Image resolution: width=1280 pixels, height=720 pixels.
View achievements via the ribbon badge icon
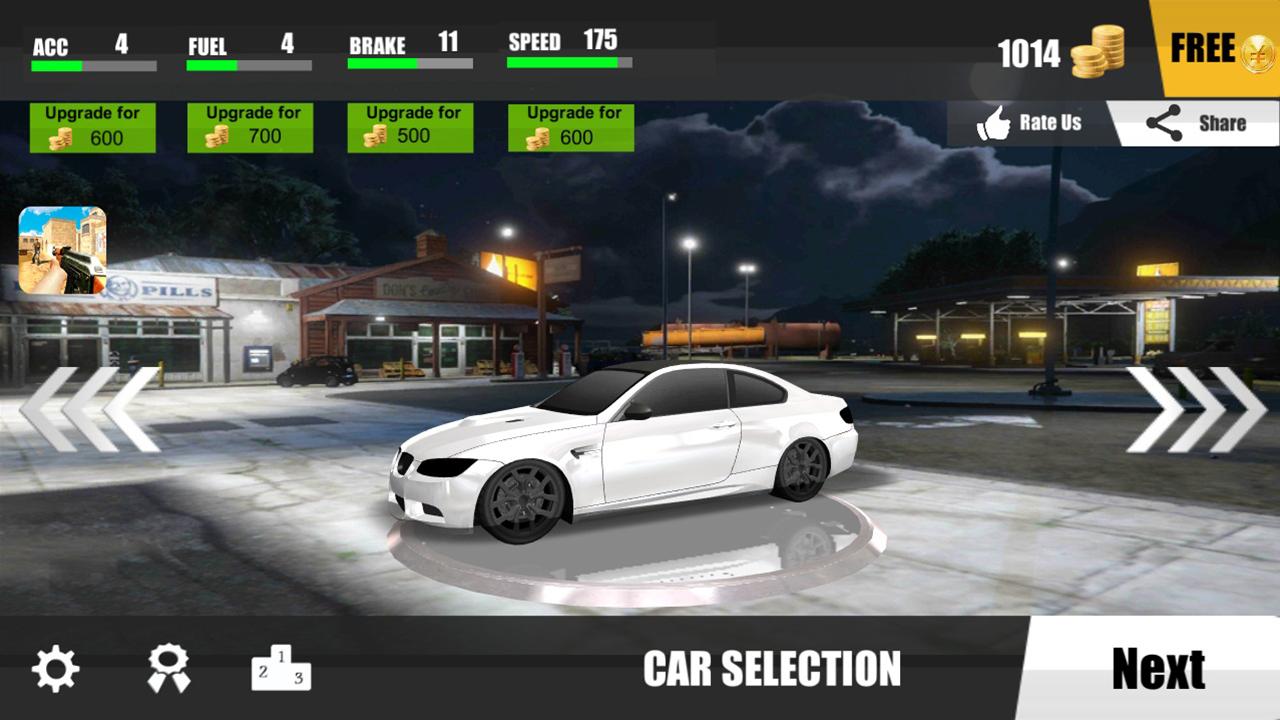[x=168, y=669]
